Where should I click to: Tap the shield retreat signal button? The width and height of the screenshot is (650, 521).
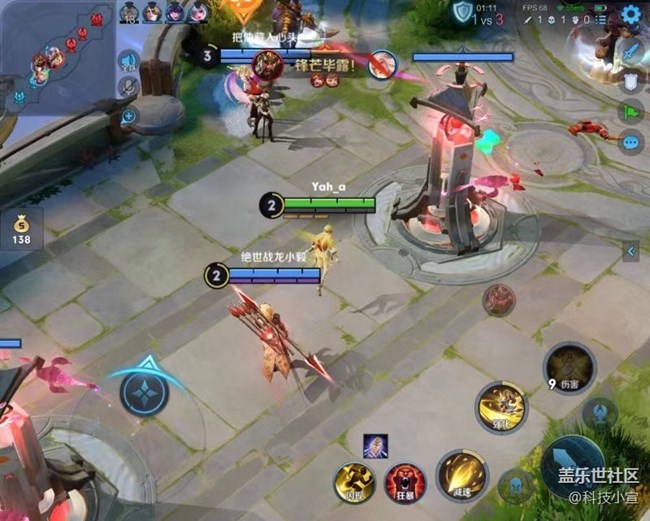[x=631, y=81]
